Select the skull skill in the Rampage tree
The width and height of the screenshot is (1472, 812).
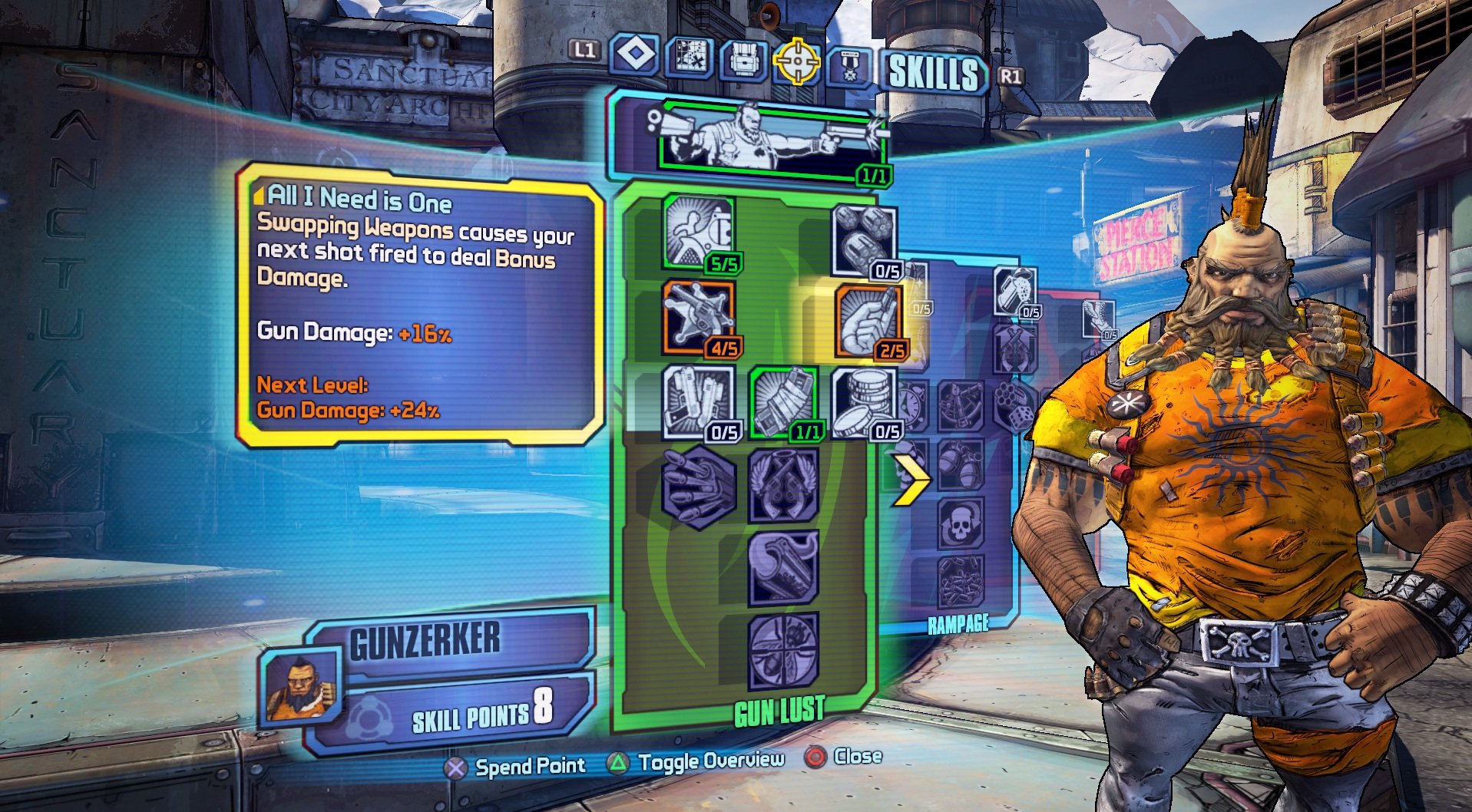(x=959, y=523)
